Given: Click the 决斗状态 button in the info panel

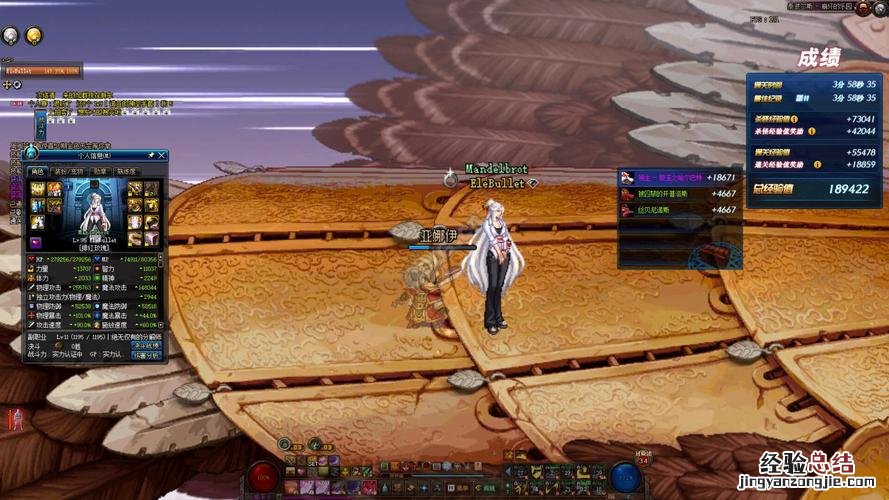Looking at the screenshot, I should pos(146,345).
